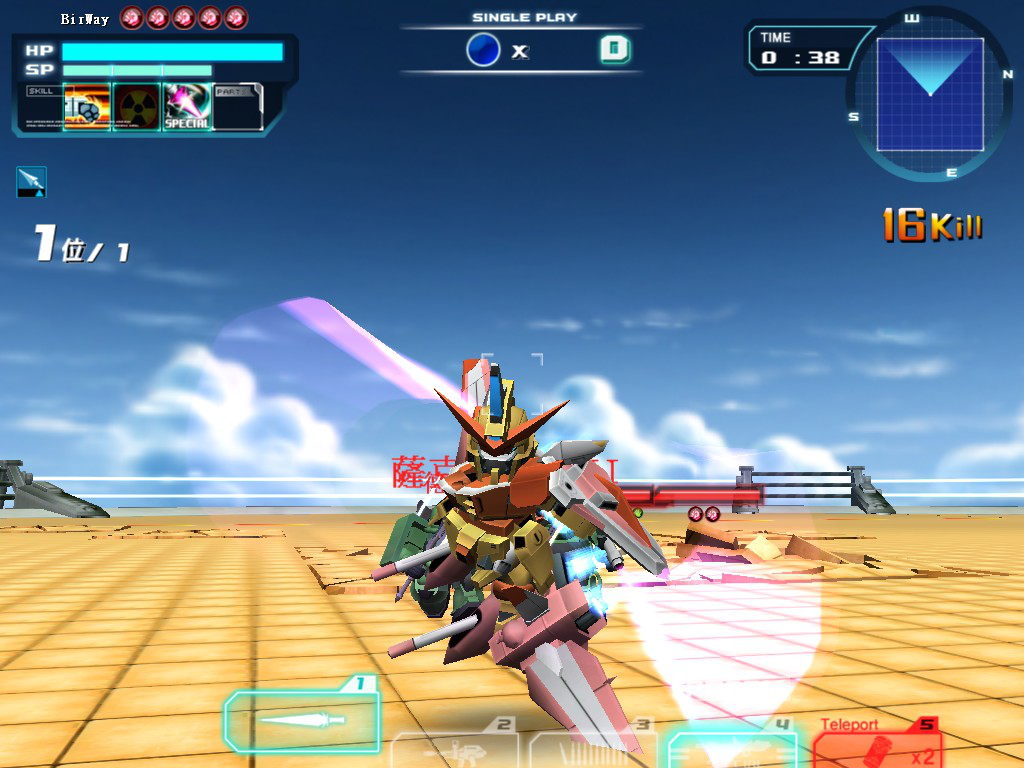Click the compass radar minimap
The height and width of the screenshot is (768, 1024).
pos(930,95)
